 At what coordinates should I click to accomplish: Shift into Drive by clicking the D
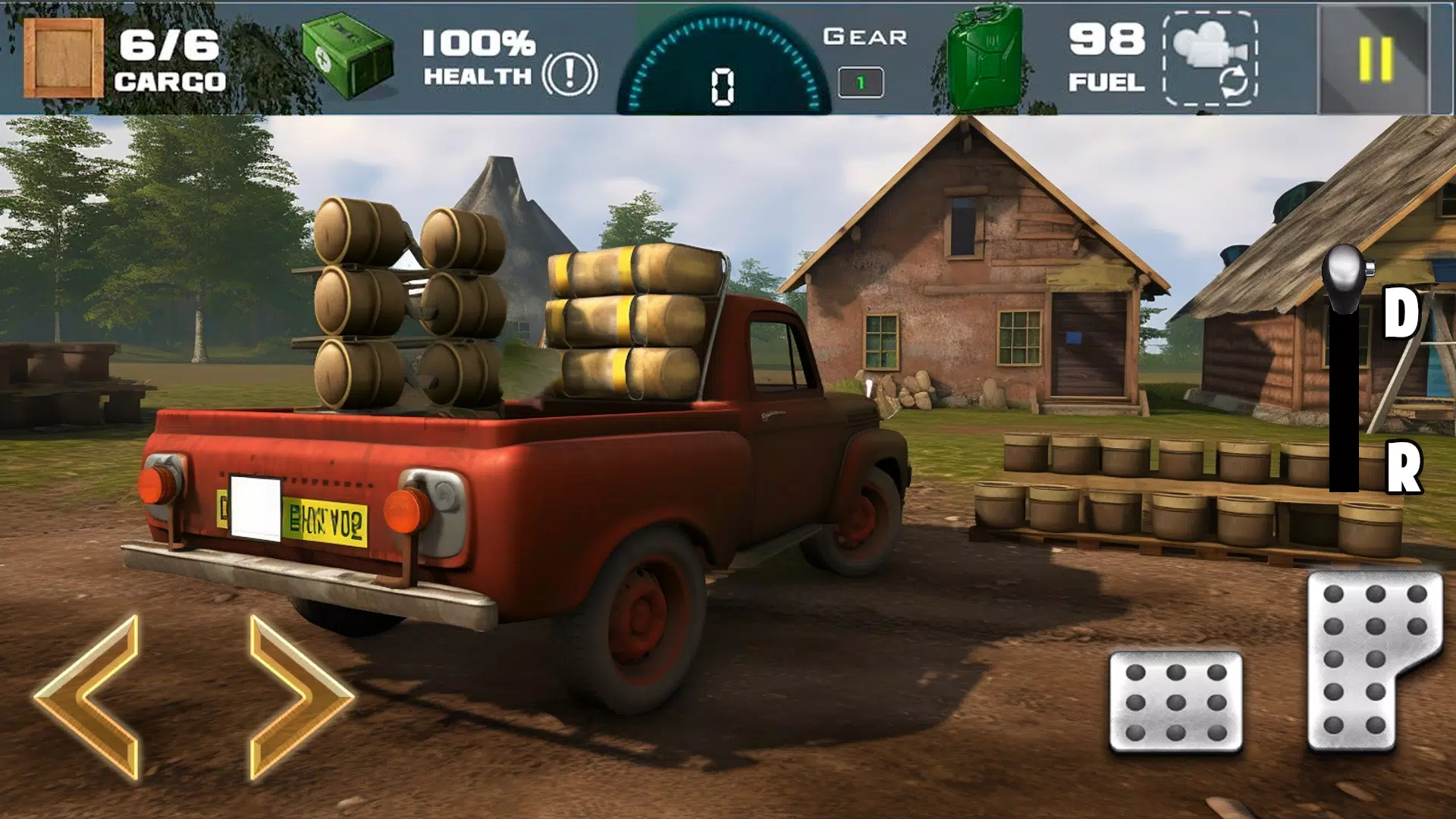[1400, 312]
